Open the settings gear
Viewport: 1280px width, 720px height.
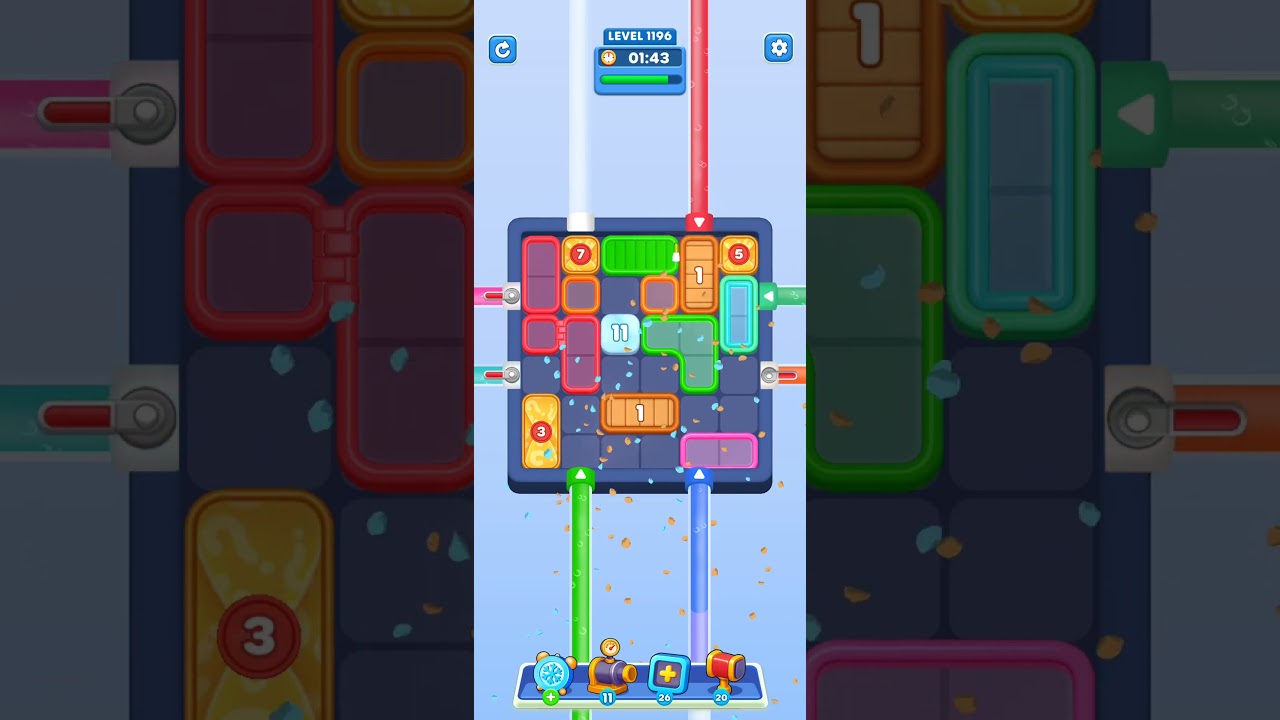coord(778,47)
